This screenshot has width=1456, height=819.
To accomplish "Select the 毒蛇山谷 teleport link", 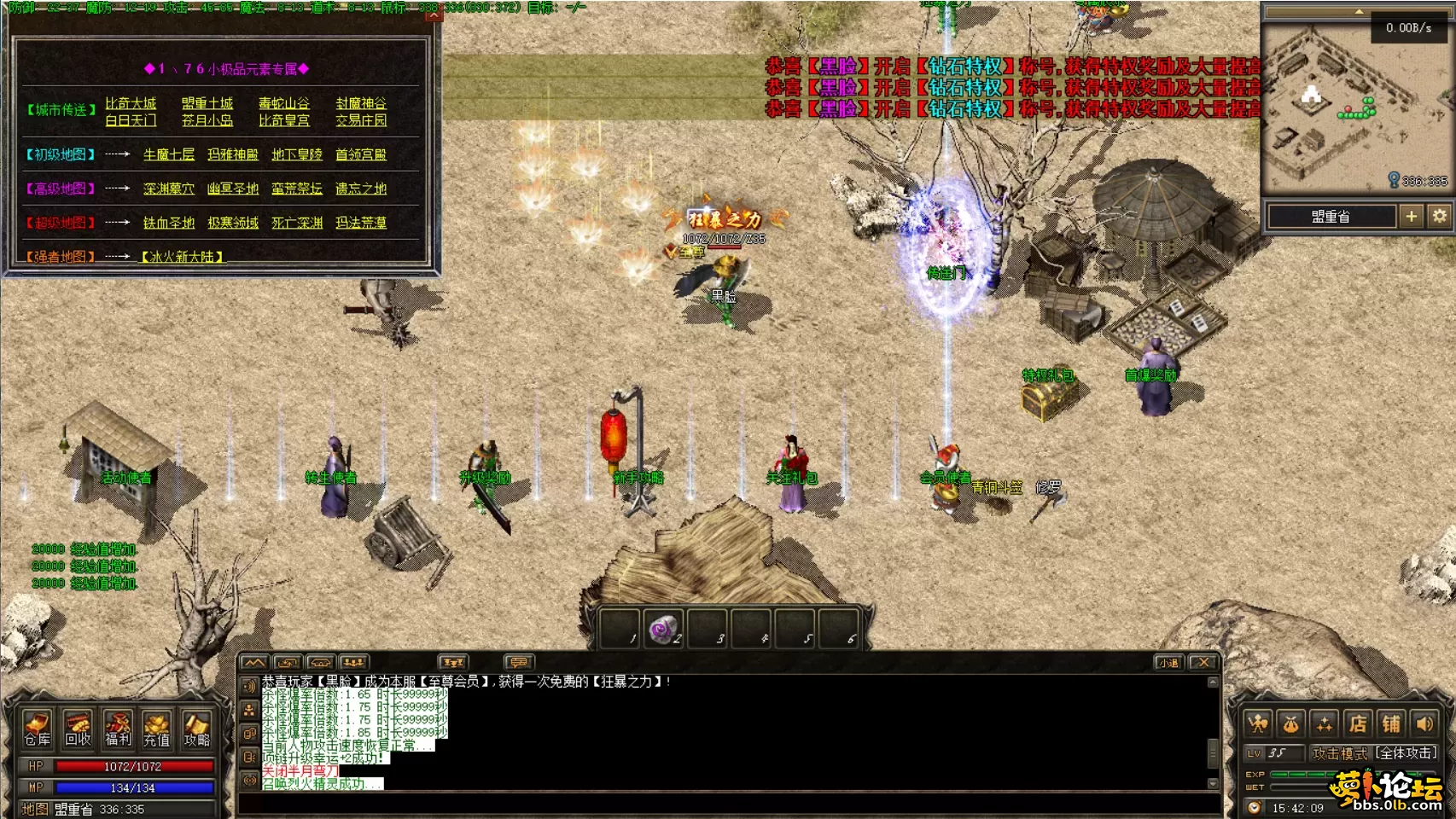I will click(284, 103).
